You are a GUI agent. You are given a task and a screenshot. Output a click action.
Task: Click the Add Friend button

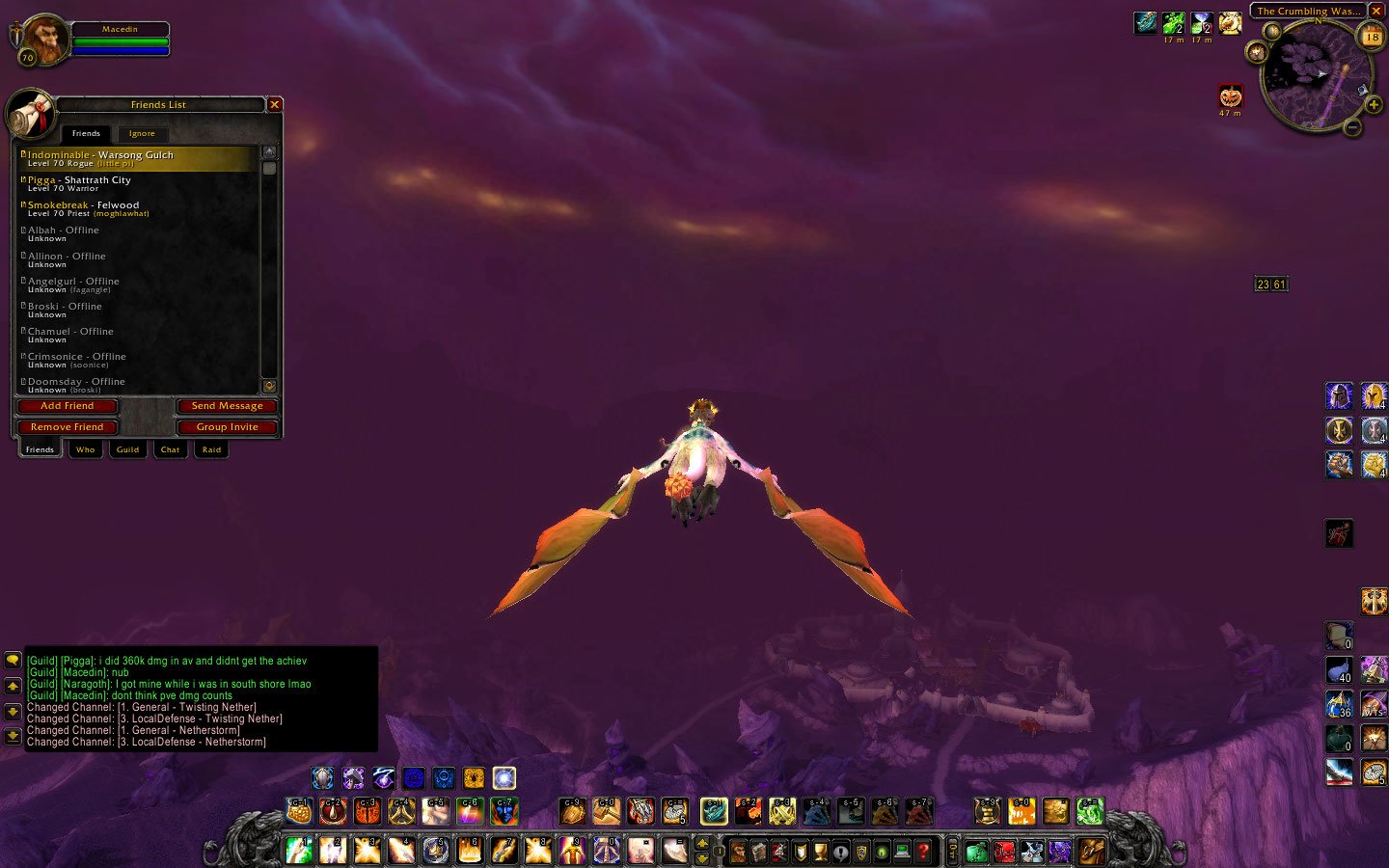(68, 406)
